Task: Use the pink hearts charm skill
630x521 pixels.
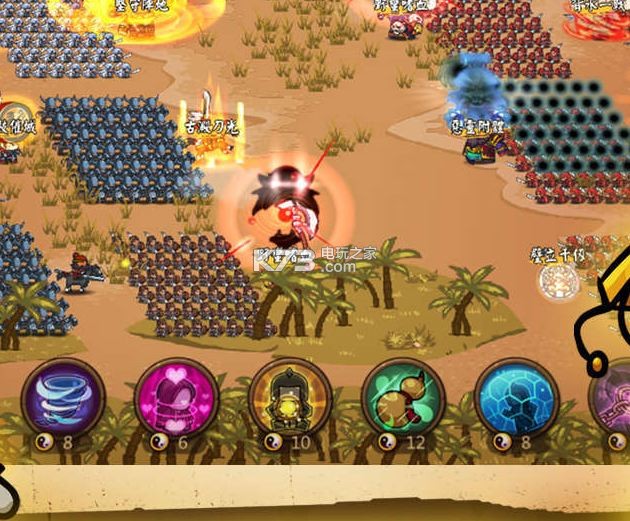Action: tap(176, 397)
